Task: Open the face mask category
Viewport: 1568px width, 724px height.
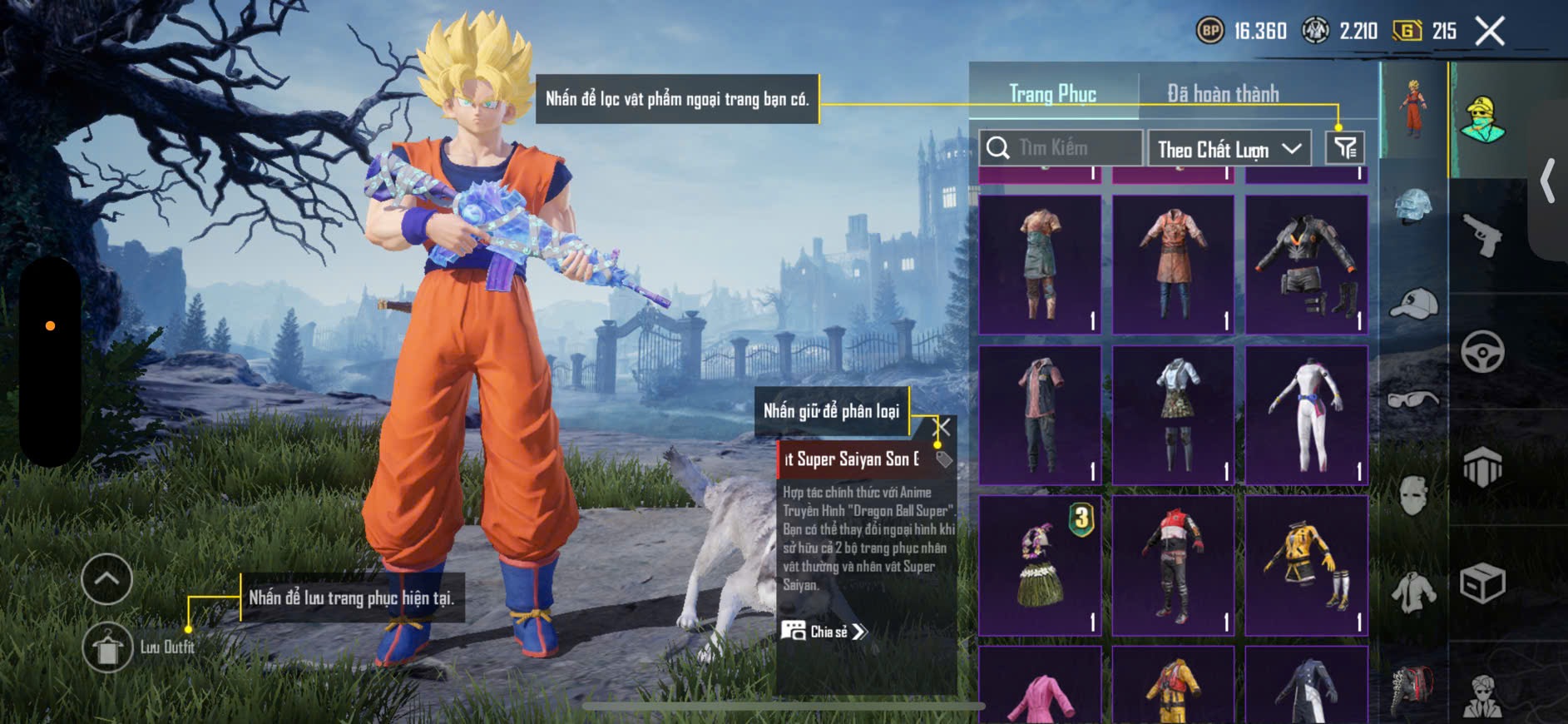Action: (x=1413, y=497)
